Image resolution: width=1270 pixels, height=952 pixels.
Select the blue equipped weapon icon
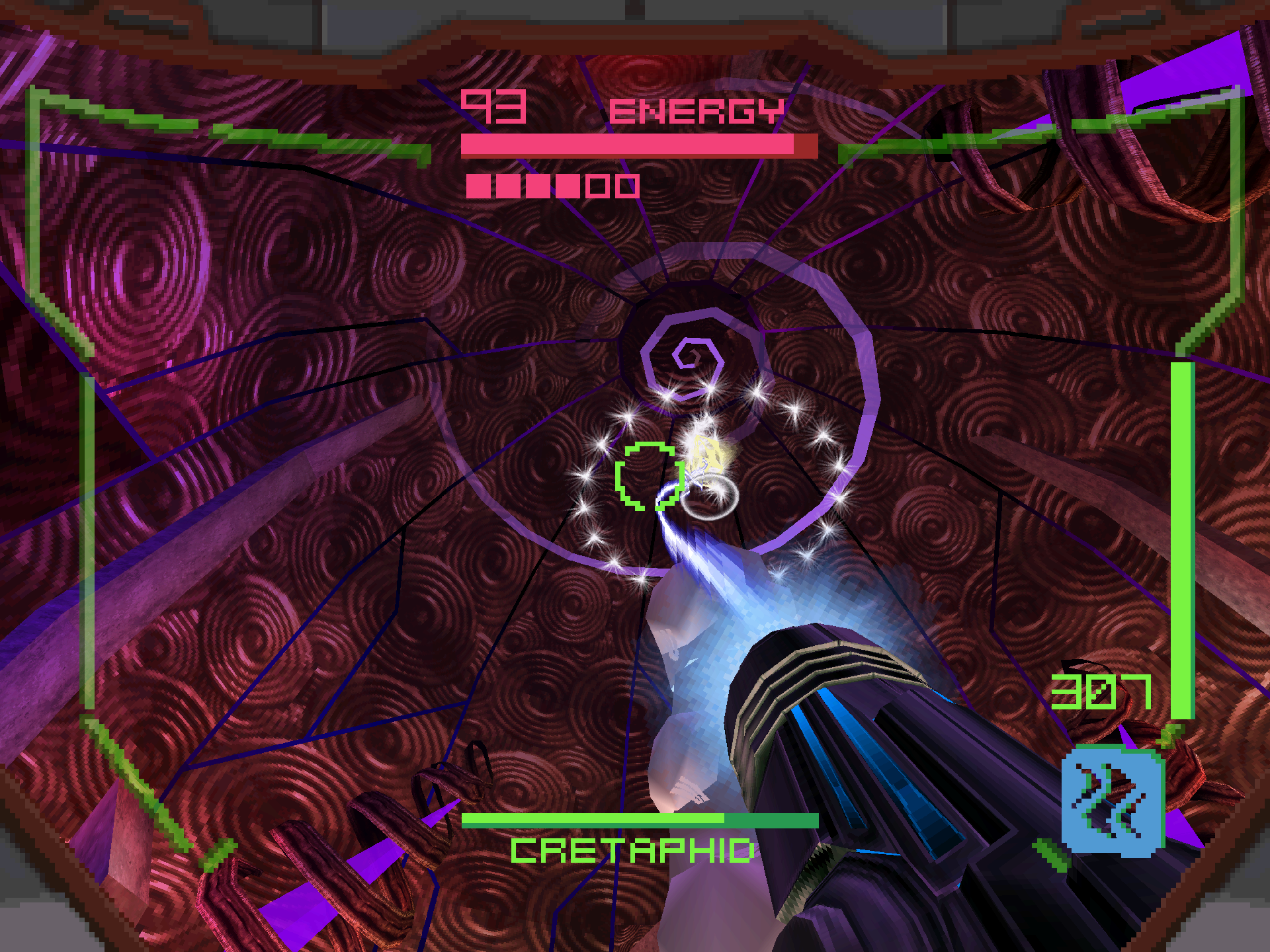tap(1113, 801)
